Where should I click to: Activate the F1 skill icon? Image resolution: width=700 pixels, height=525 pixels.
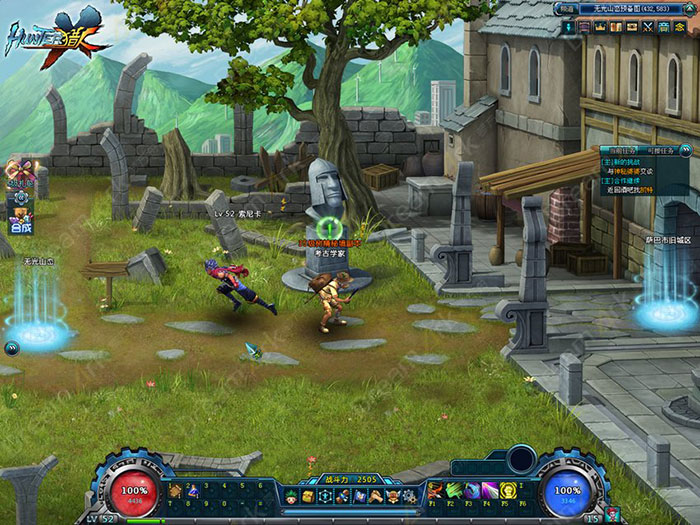click(437, 490)
